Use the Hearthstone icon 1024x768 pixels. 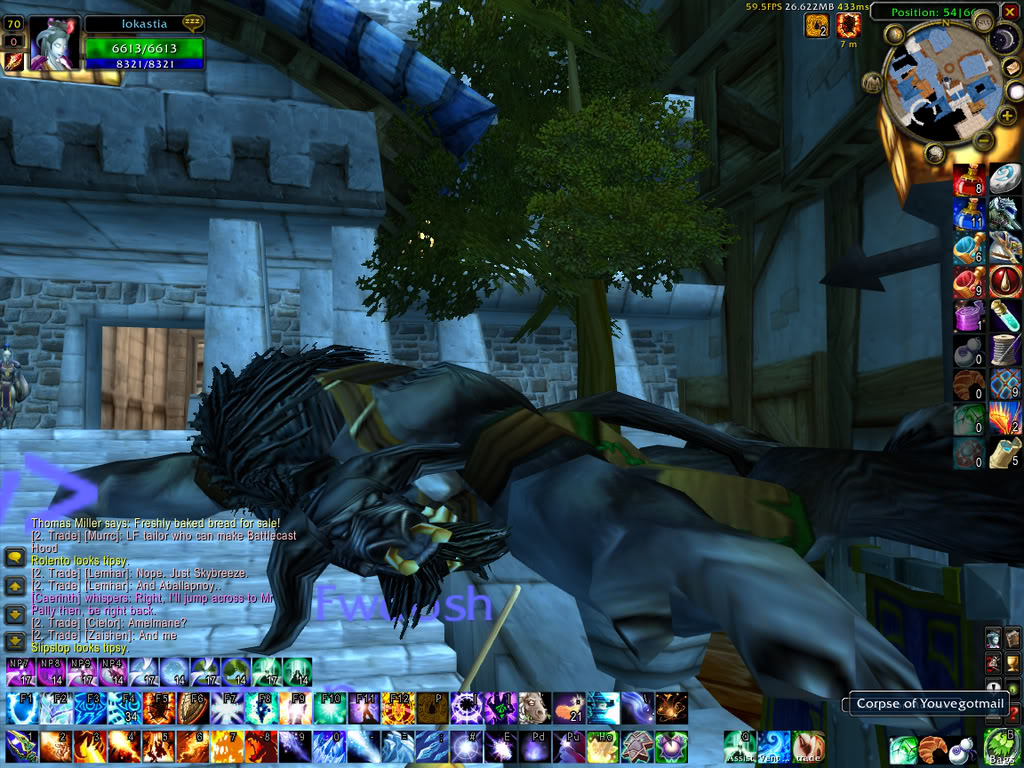[x=1004, y=179]
